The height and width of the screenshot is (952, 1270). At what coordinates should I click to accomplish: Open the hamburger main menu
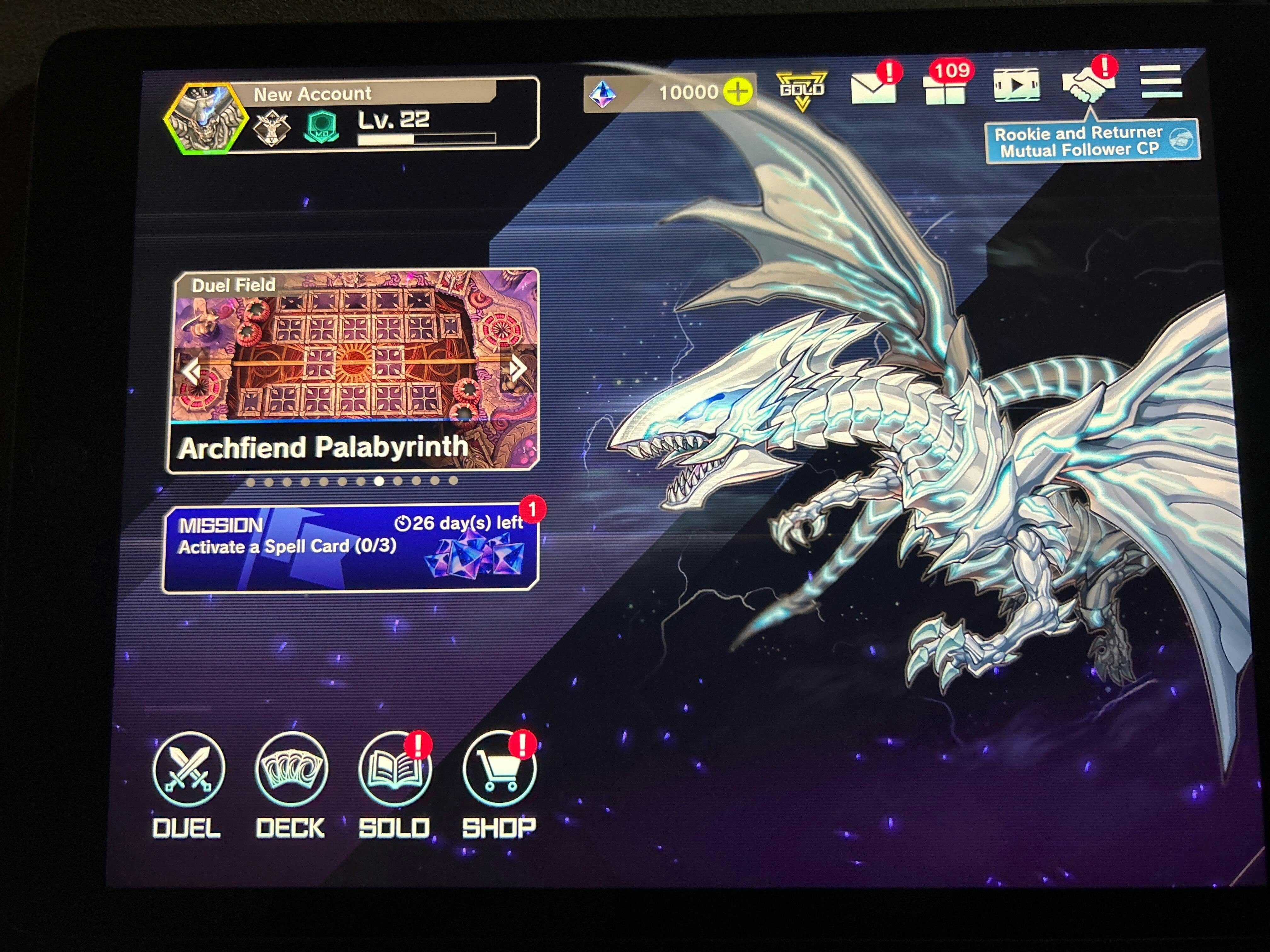(x=1160, y=82)
